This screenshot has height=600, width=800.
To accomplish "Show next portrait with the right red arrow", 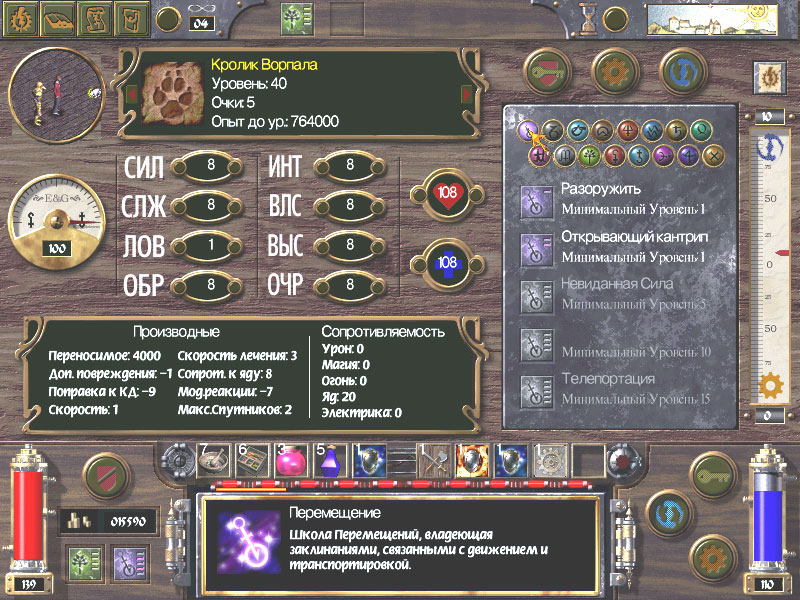I will 465,94.
